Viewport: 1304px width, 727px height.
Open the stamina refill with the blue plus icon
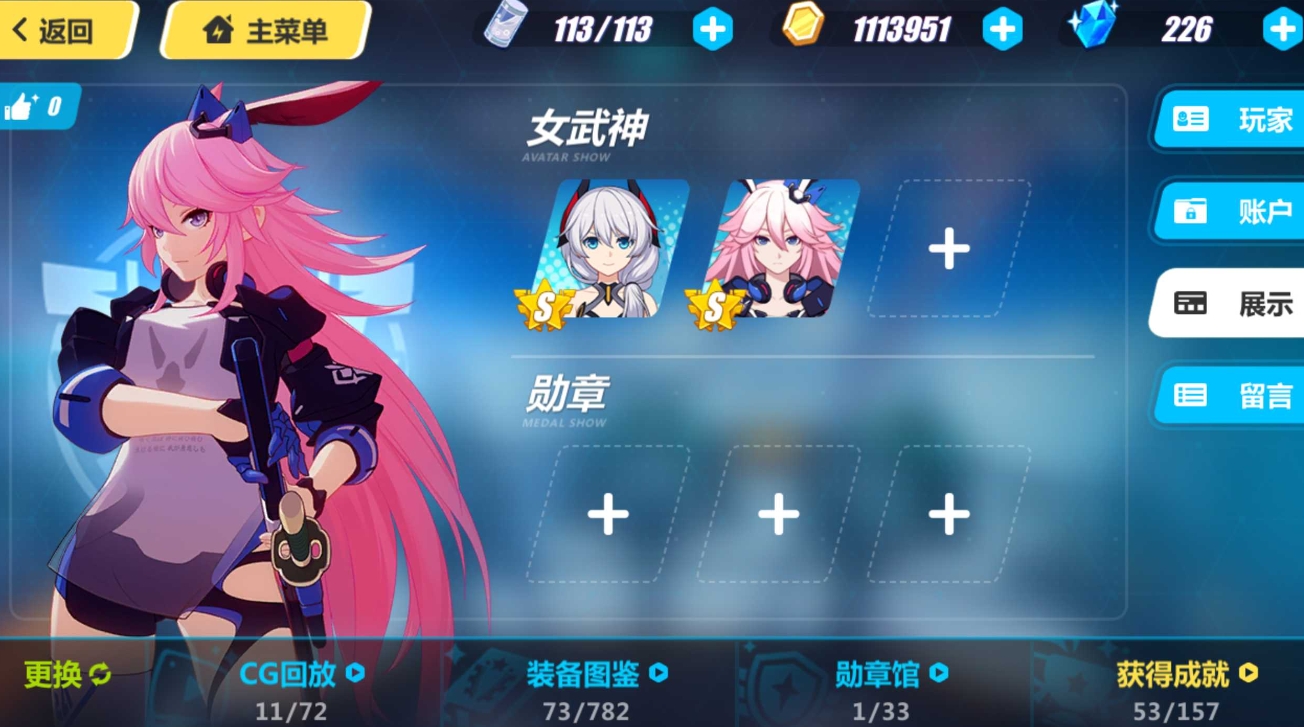click(x=712, y=29)
